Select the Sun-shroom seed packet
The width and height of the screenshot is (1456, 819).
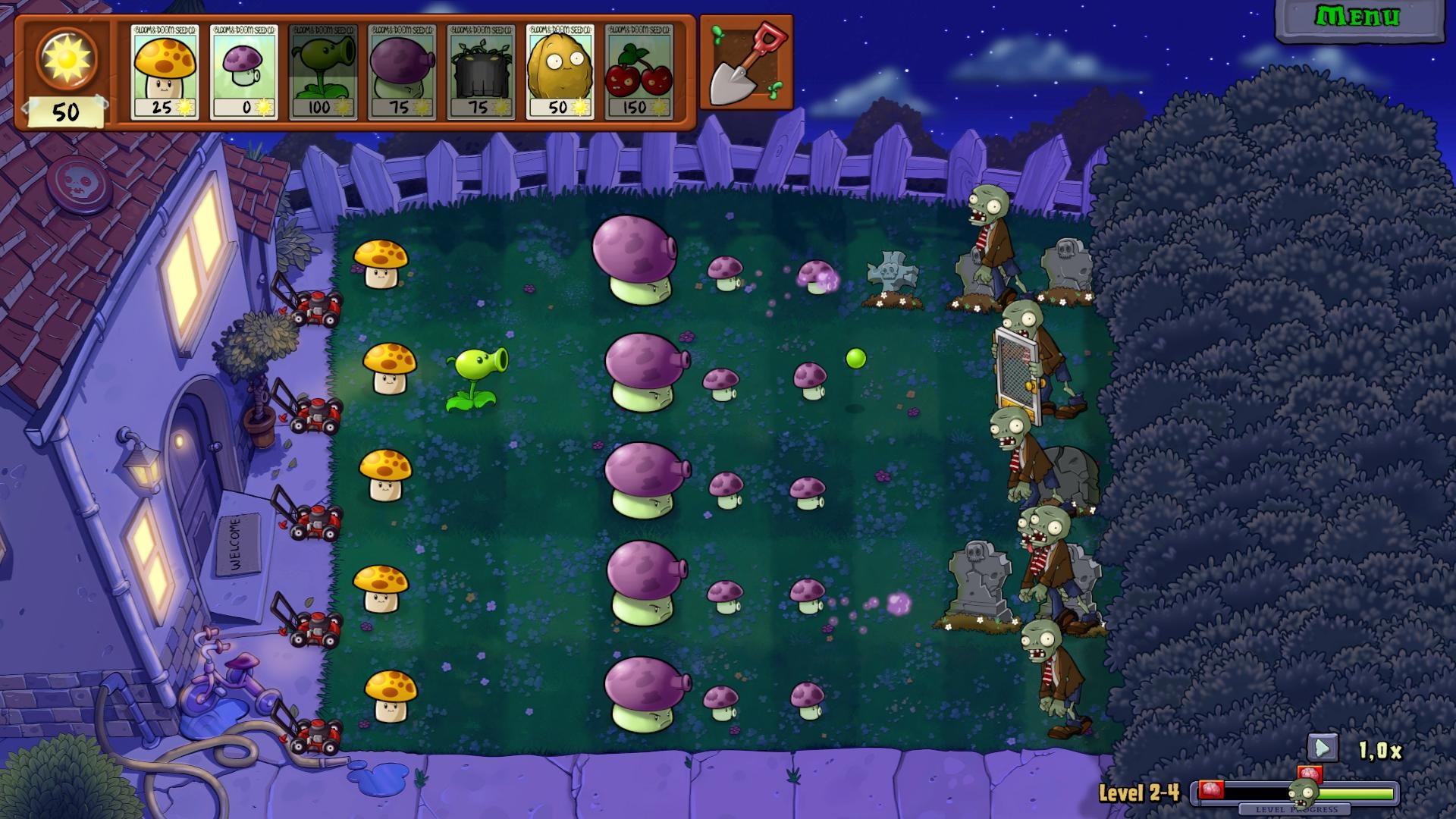point(165,72)
